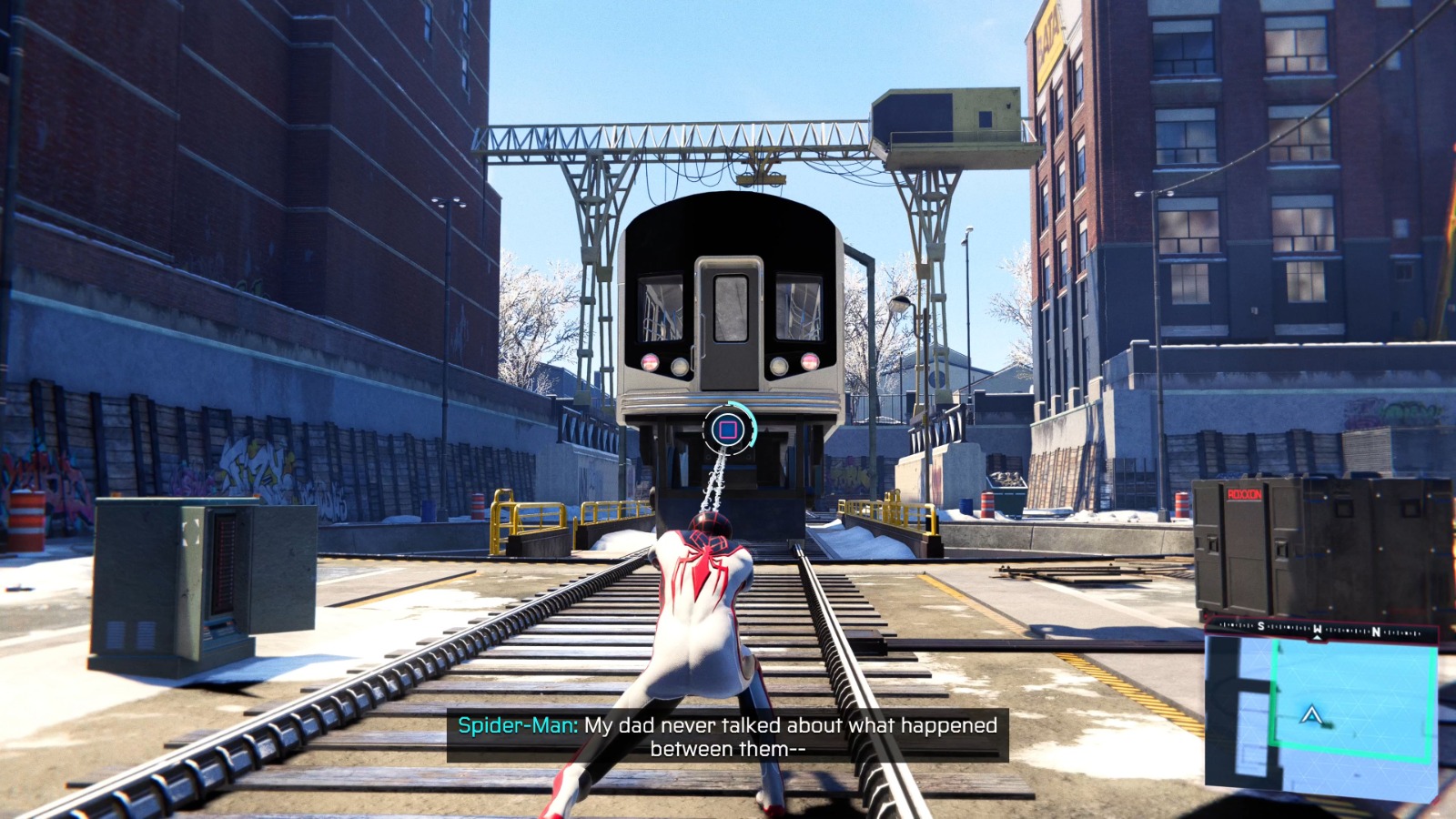1456x819 pixels.
Task: Click the W compass letter above the minimap
Action: pyautogui.click(x=1318, y=629)
